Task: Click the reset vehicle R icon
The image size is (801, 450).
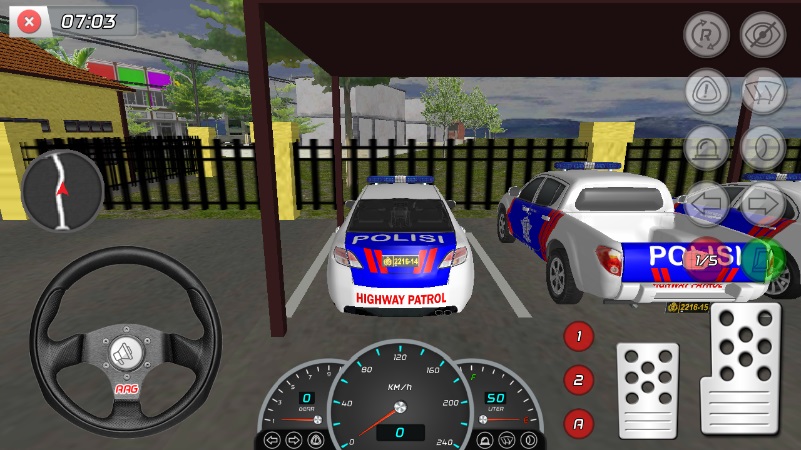Action: [x=706, y=34]
